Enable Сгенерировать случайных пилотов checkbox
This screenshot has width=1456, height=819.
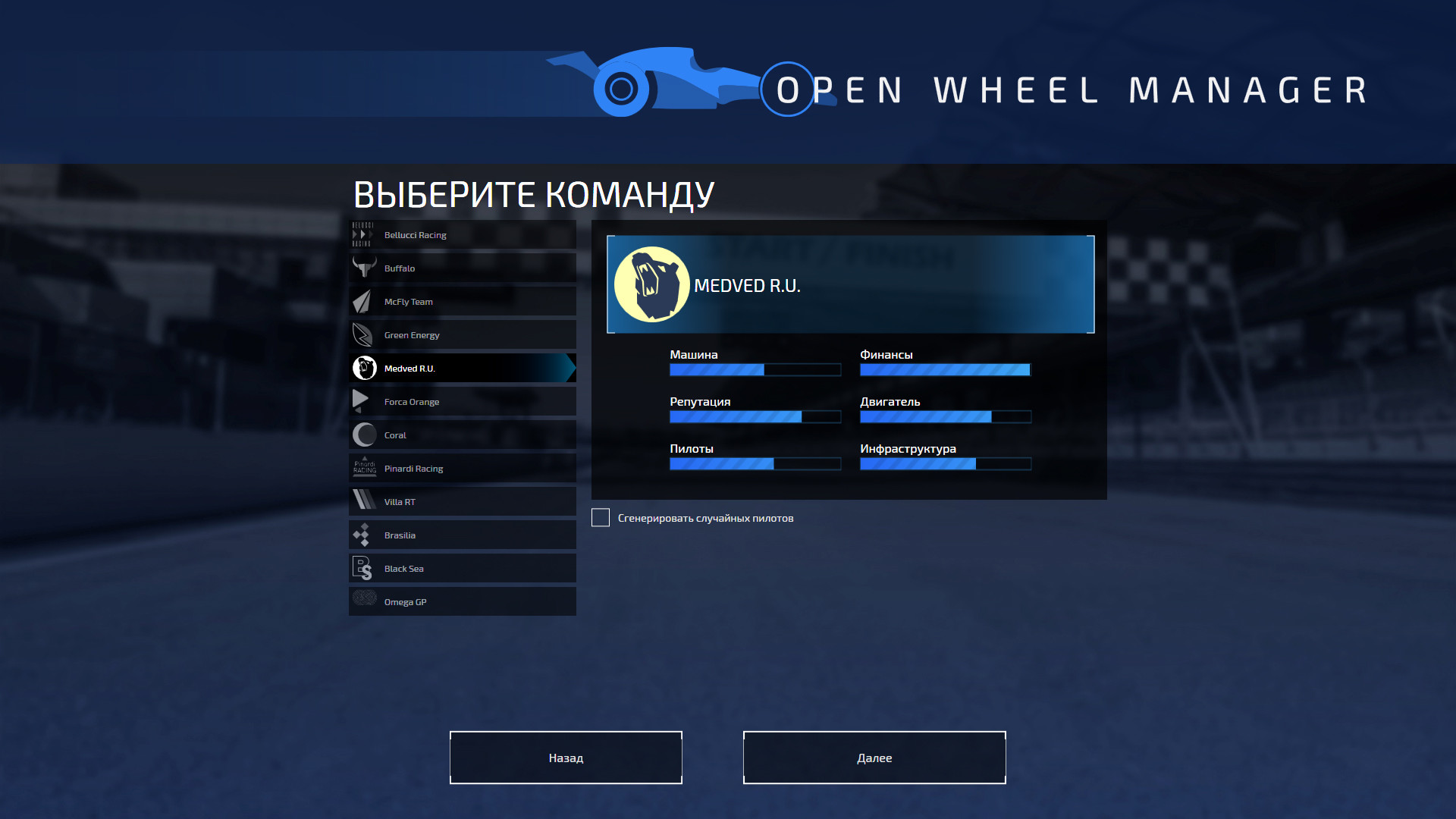click(x=600, y=517)
